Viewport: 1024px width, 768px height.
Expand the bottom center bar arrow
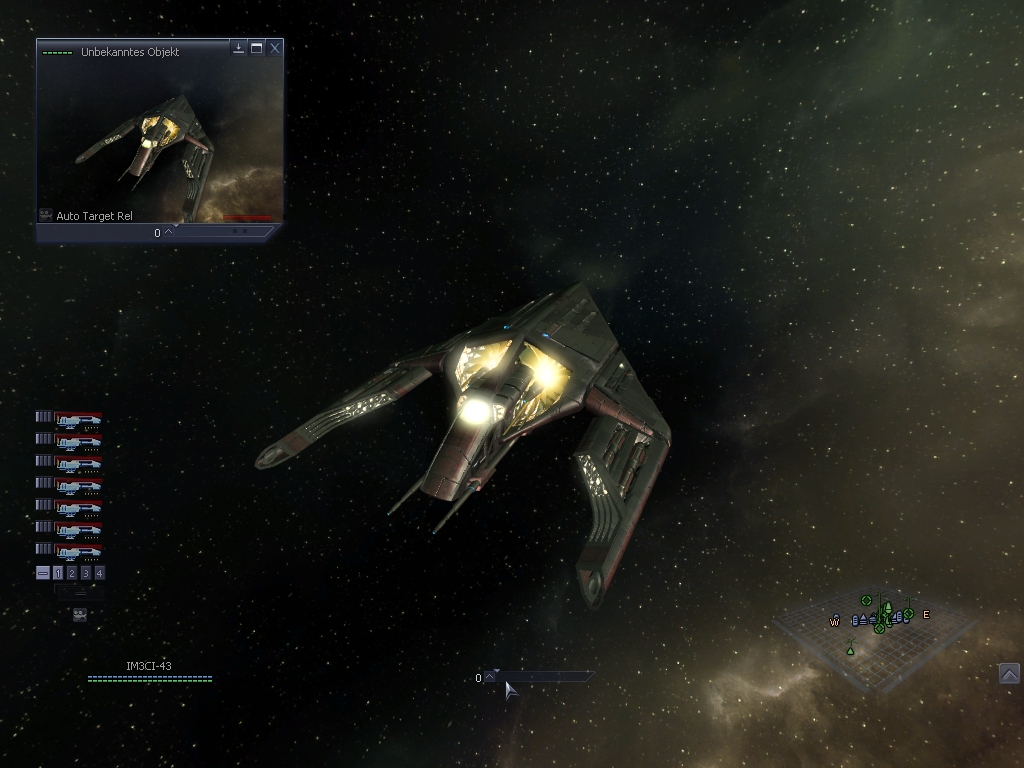coord(490,677)
